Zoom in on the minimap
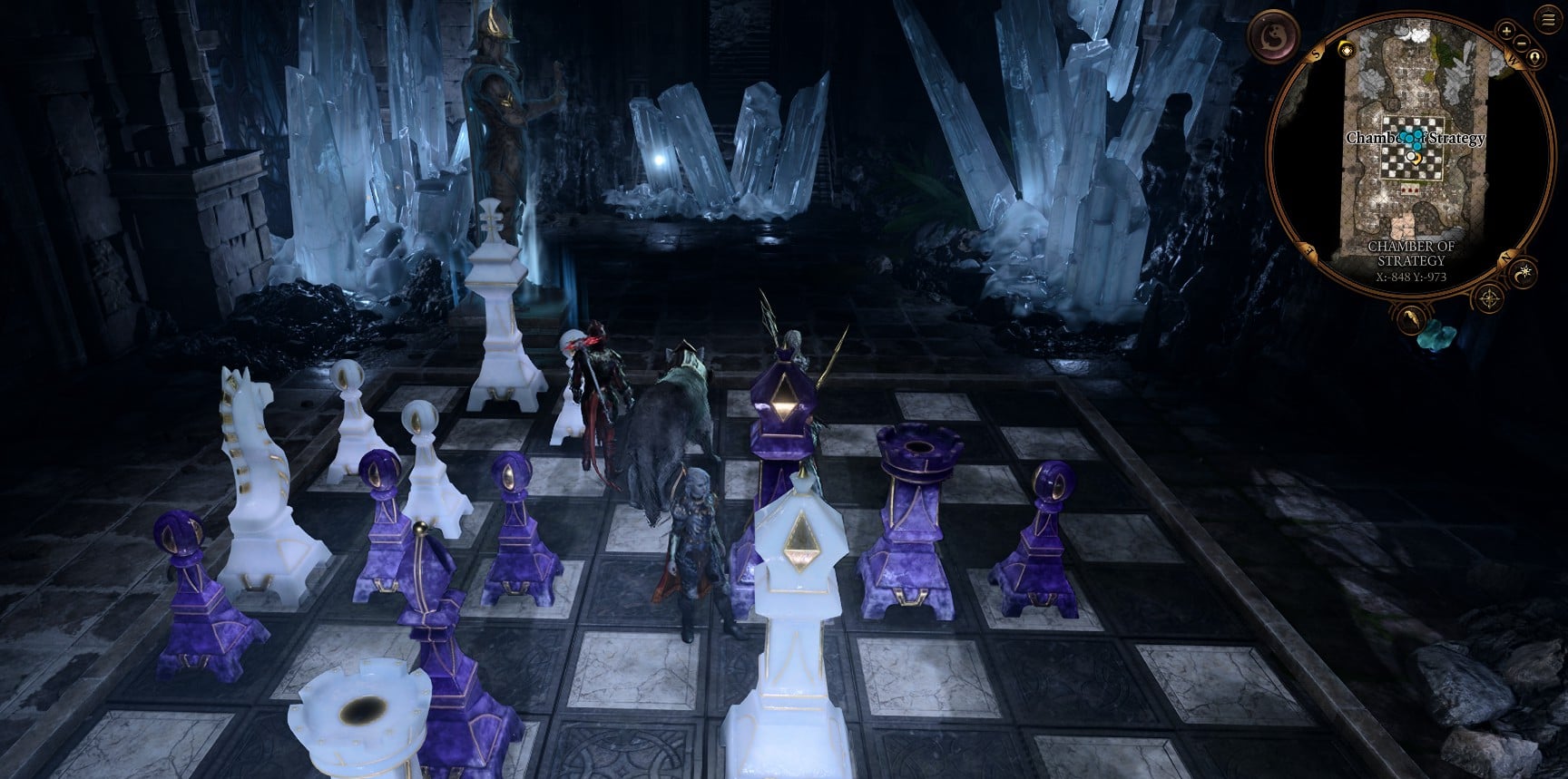The height and width of the screenshot is (779, 1568). [1506, 31]
